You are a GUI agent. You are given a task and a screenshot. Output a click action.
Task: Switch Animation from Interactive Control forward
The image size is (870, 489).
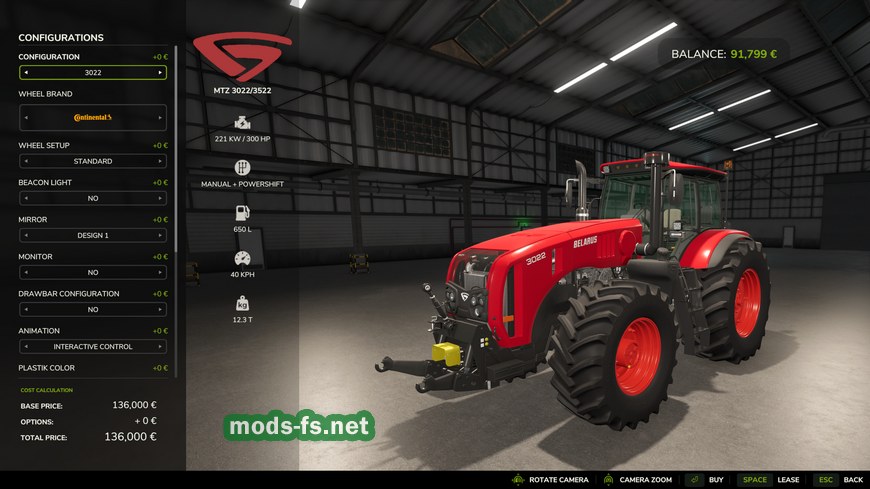(159, 346)
